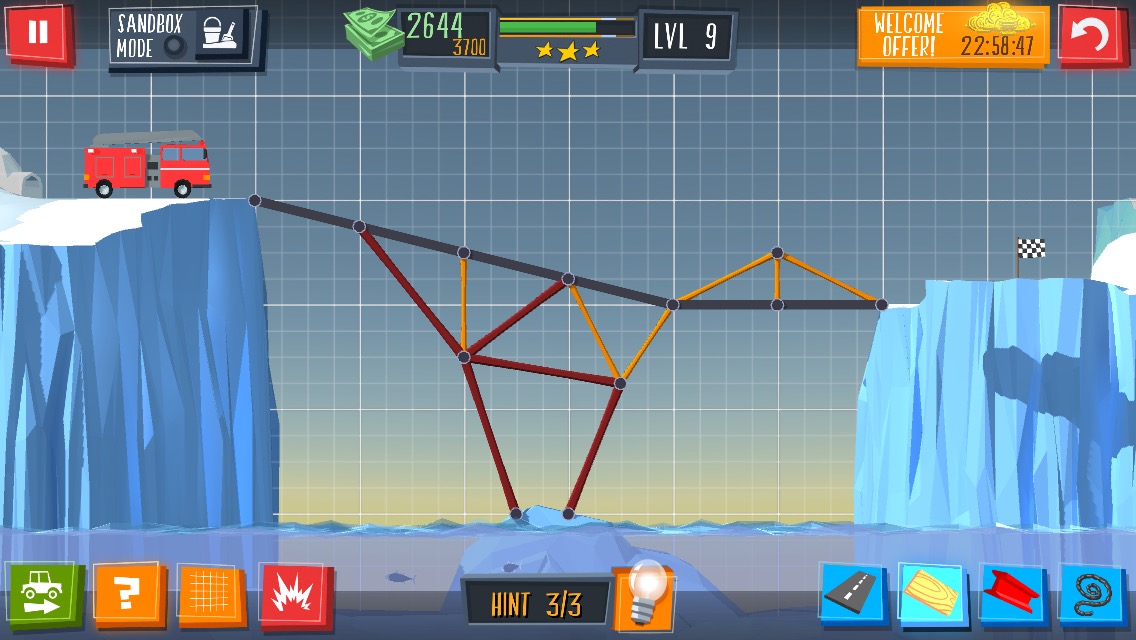Image resolution: width=1136 pixels, height=640 pixels.
Task: Select the rope cable material
Action: [1092, 594]
